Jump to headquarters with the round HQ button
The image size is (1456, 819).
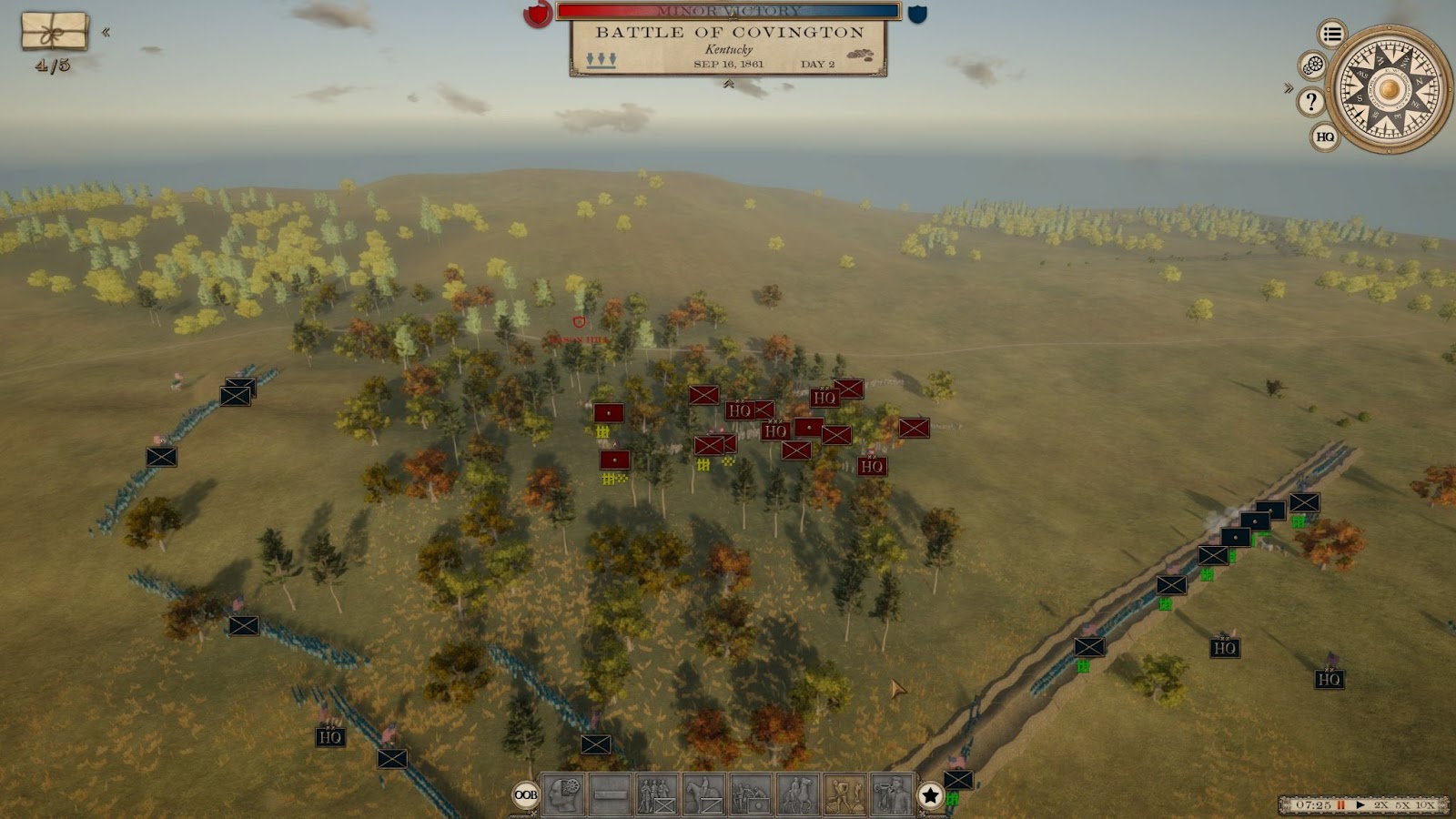point(1325,136)
